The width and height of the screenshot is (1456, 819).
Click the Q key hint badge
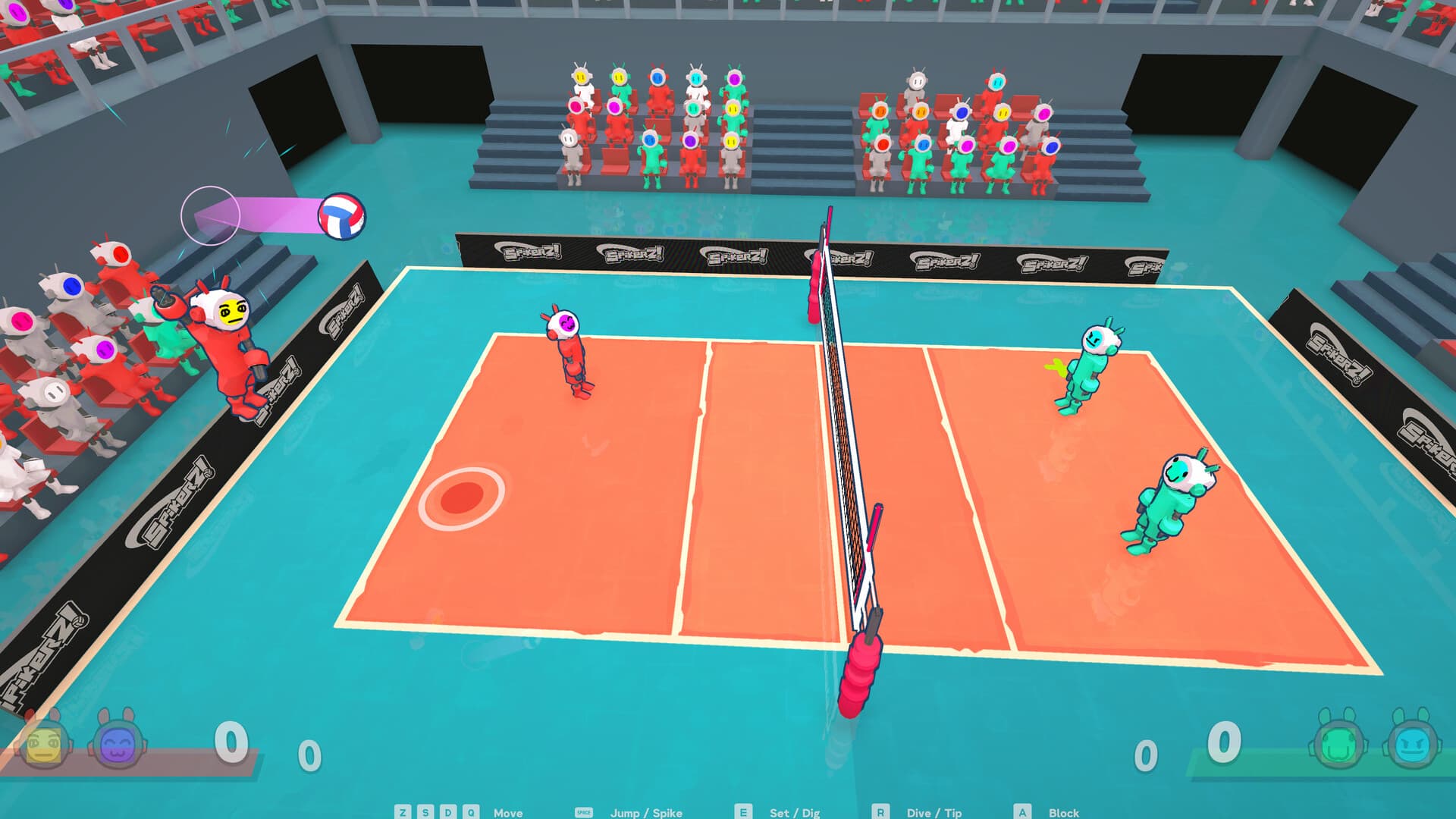470,812
